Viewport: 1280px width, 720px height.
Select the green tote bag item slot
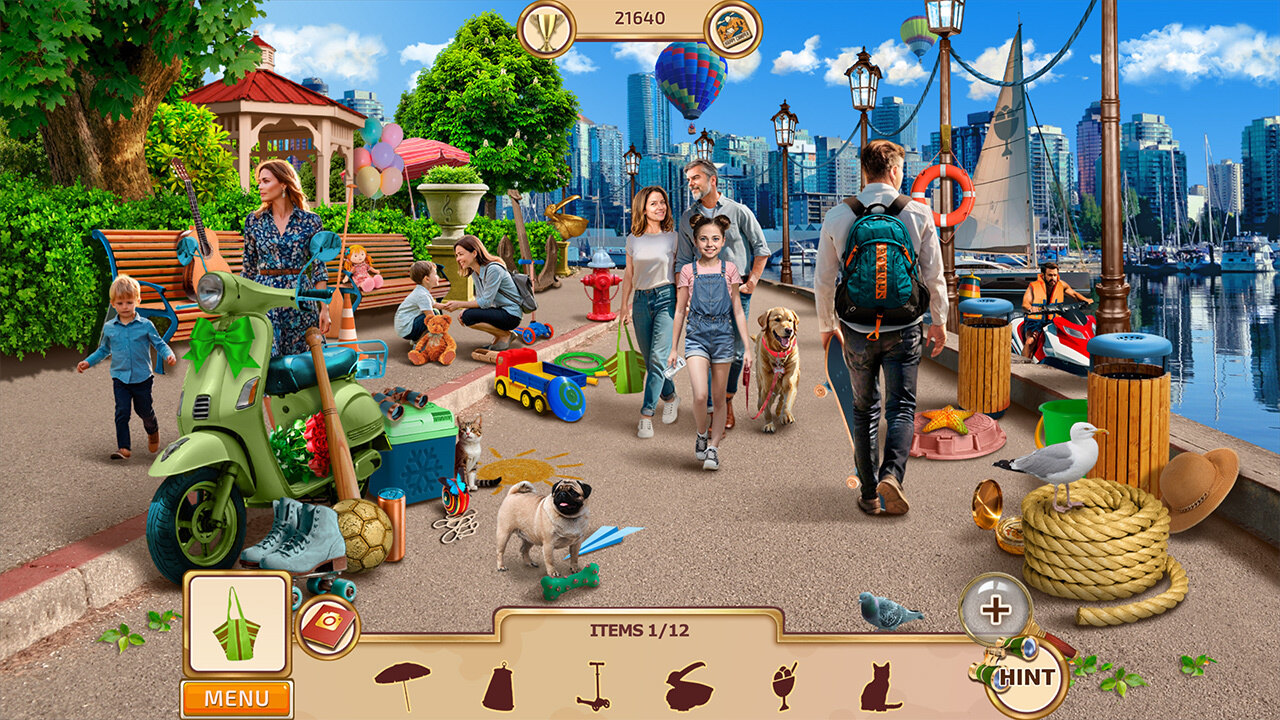pyautogui.click(x=237, y=623)
